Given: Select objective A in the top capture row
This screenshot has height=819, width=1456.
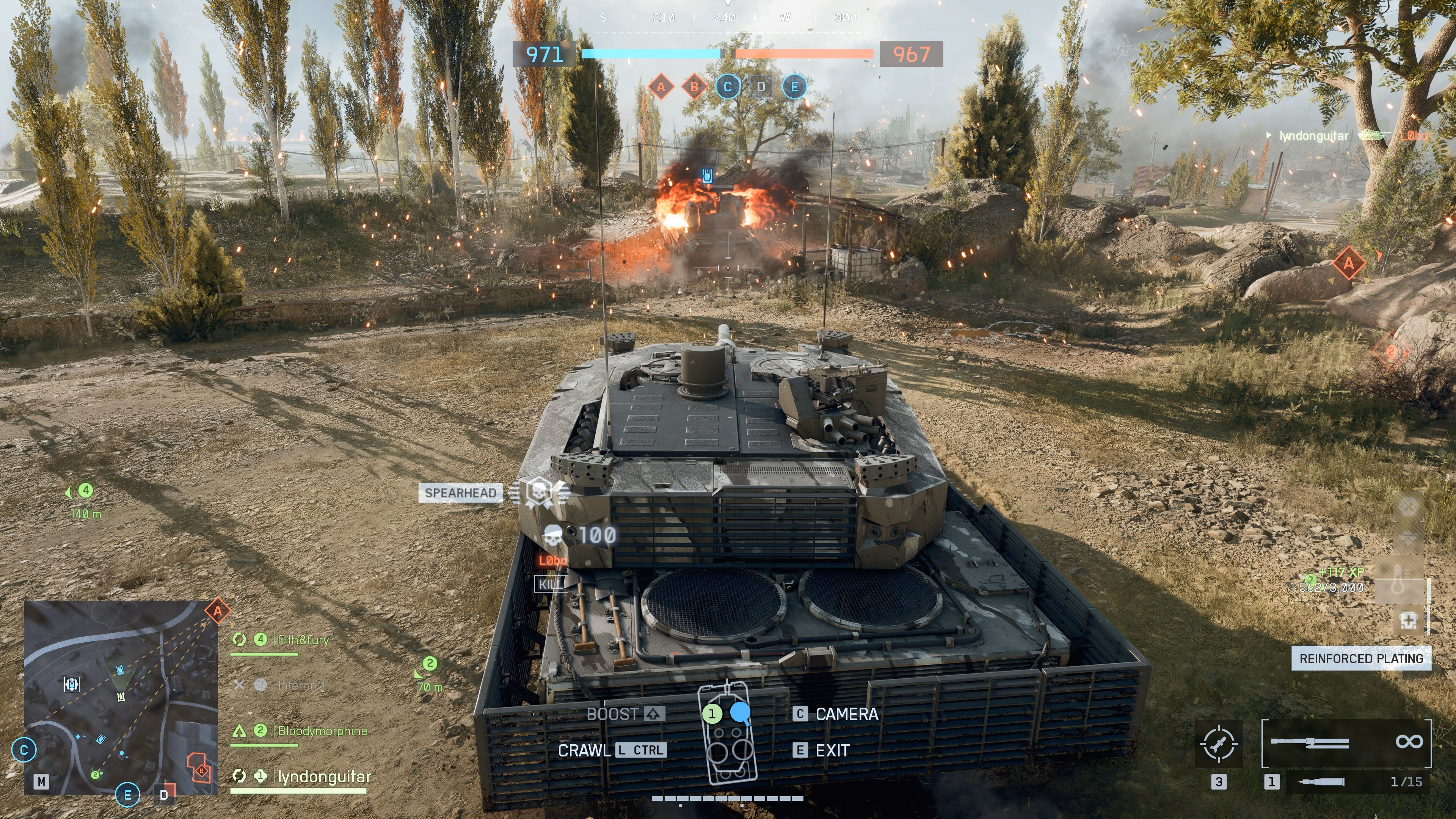Looking at the screenshot, I should tap(661, 87).
